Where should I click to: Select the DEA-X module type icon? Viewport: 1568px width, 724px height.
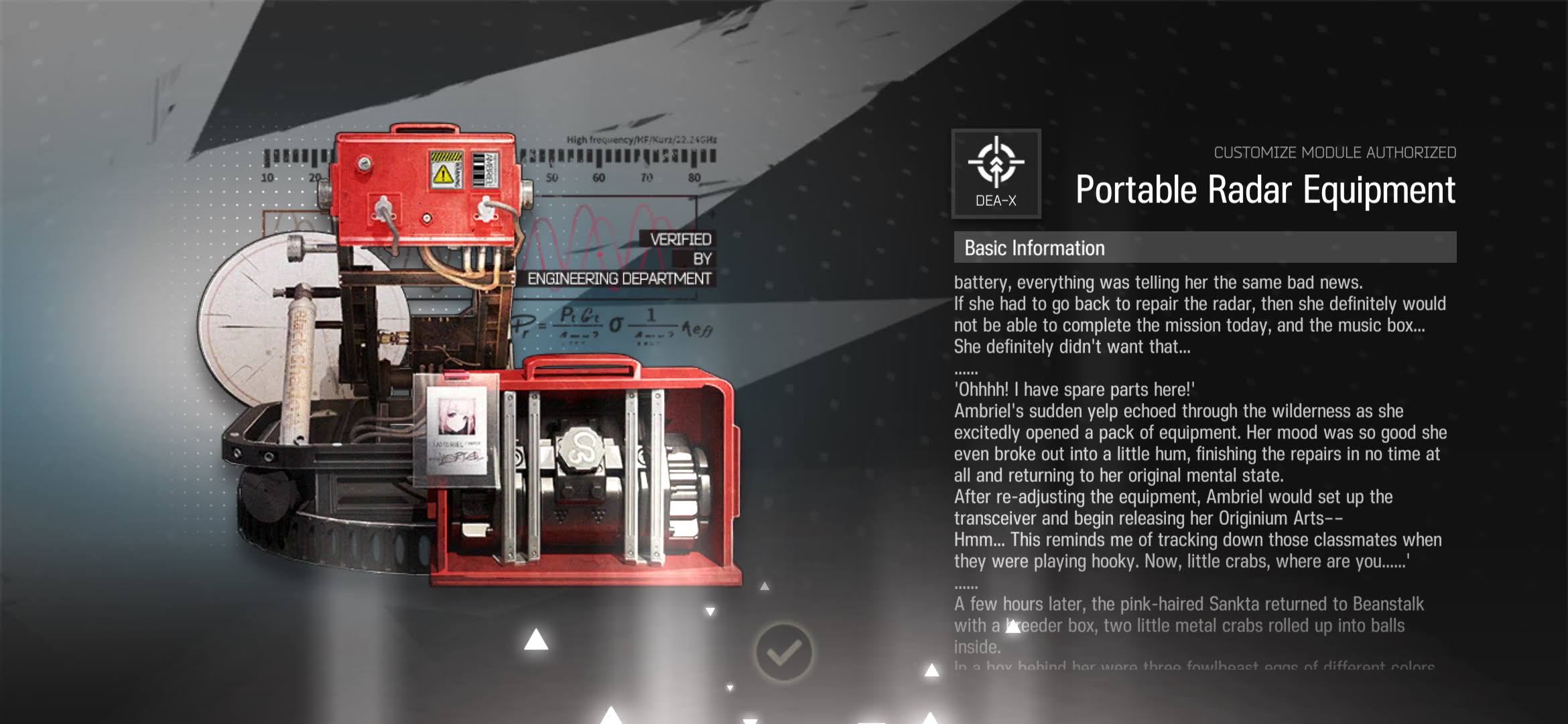[x=996, y=174]
